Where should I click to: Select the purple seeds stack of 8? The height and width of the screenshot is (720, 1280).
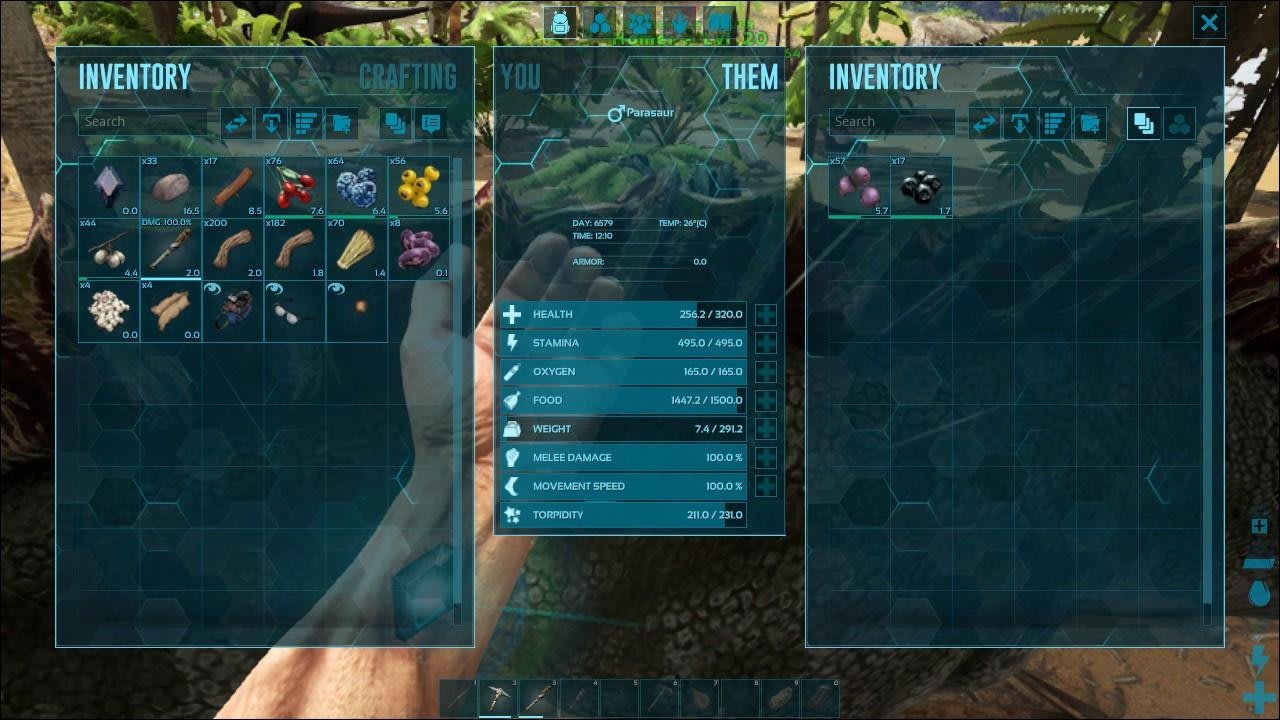pos(418,249)
